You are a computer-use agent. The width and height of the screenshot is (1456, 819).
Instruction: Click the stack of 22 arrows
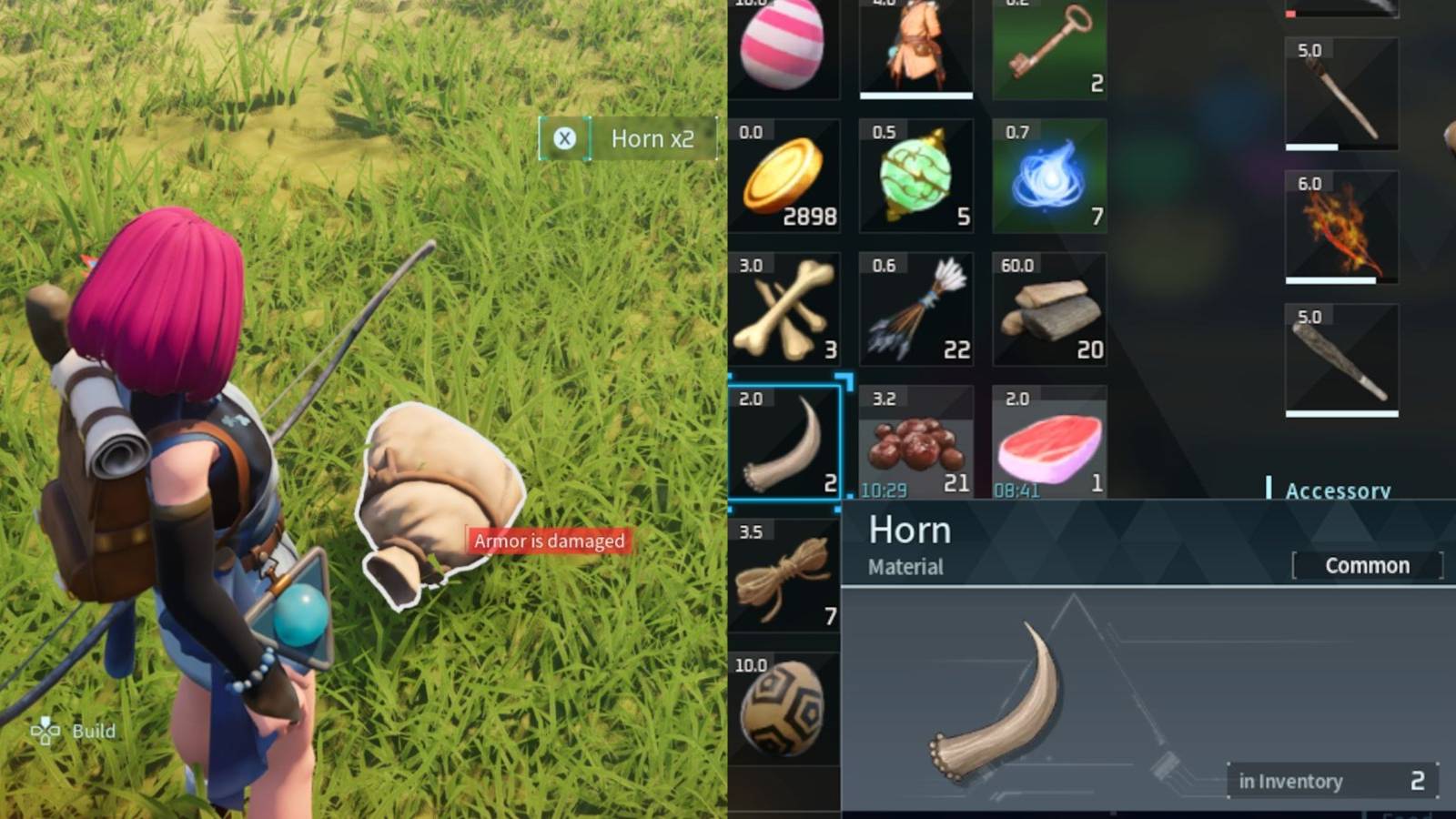(x=916, y=309)
